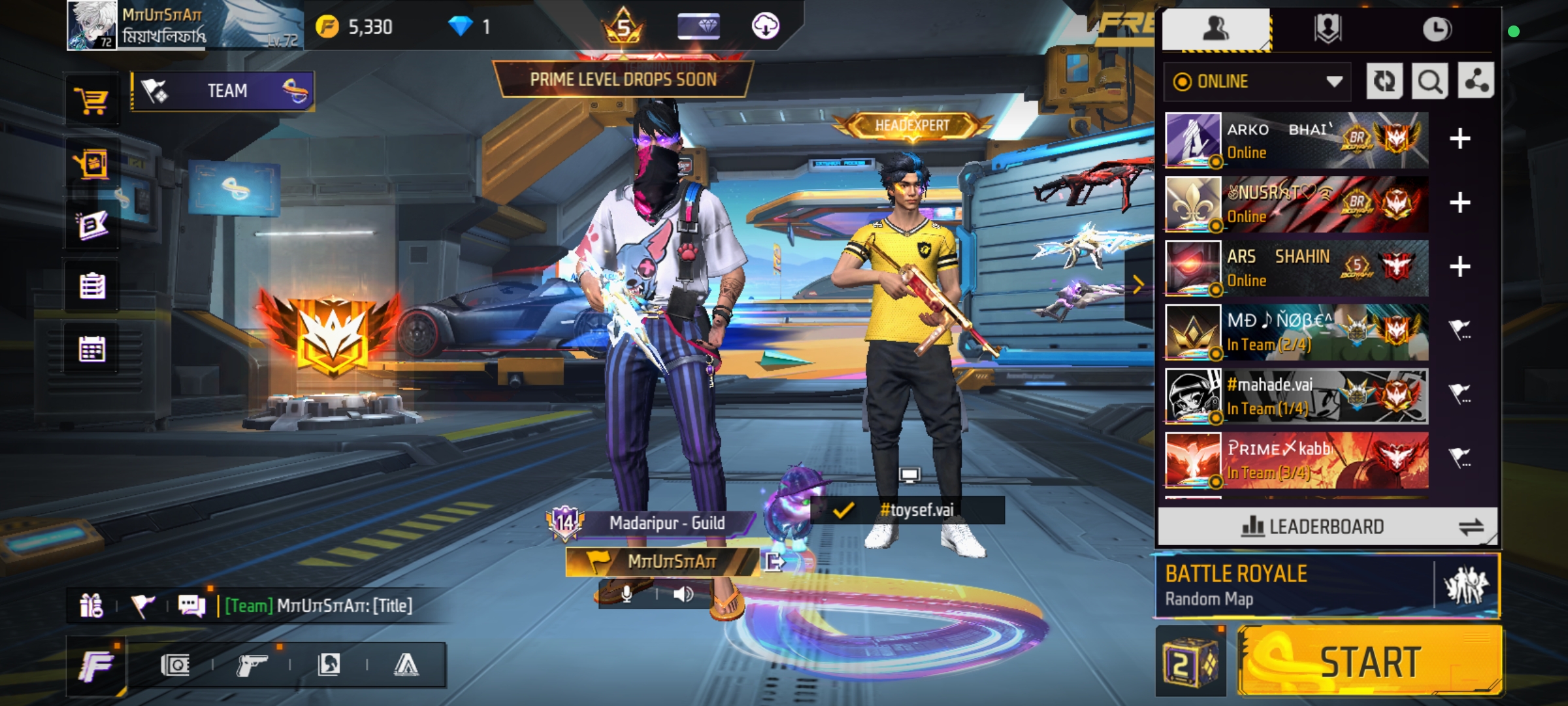Screen dimensions: 1568x706
Task: Switch to the recent players clock tab
Action: (x=1437, y=29)
